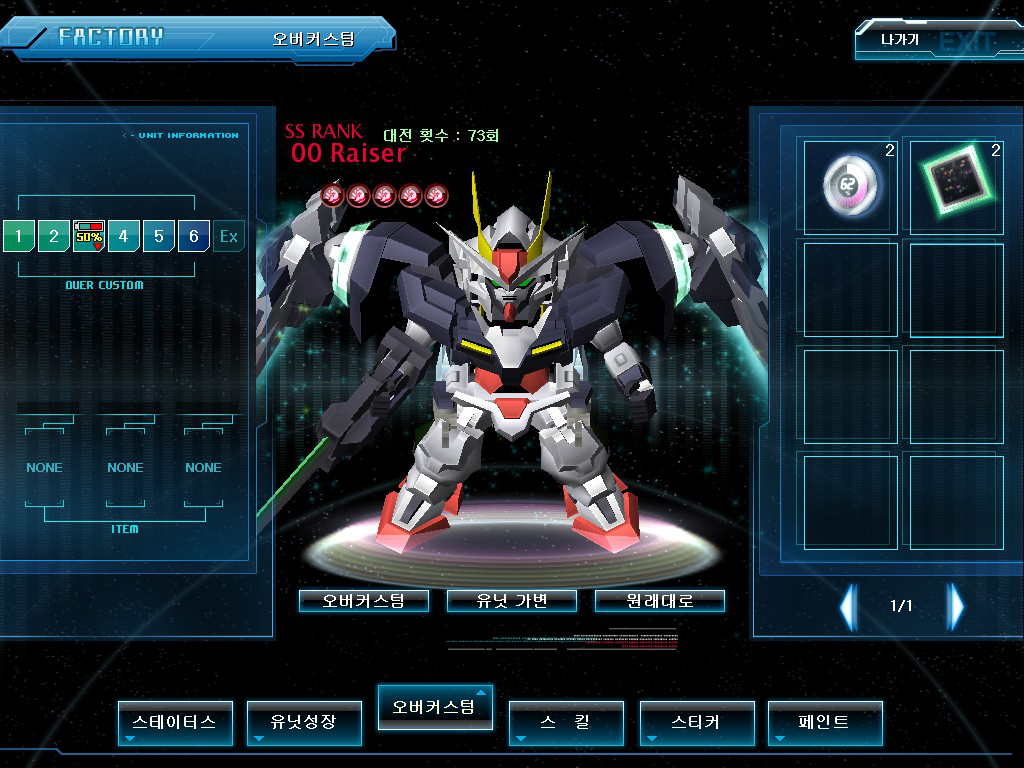The height and width of the screenshot is (768, 1024).
Task: Select over custom slot 4
Action: click(x=124, y=237)
